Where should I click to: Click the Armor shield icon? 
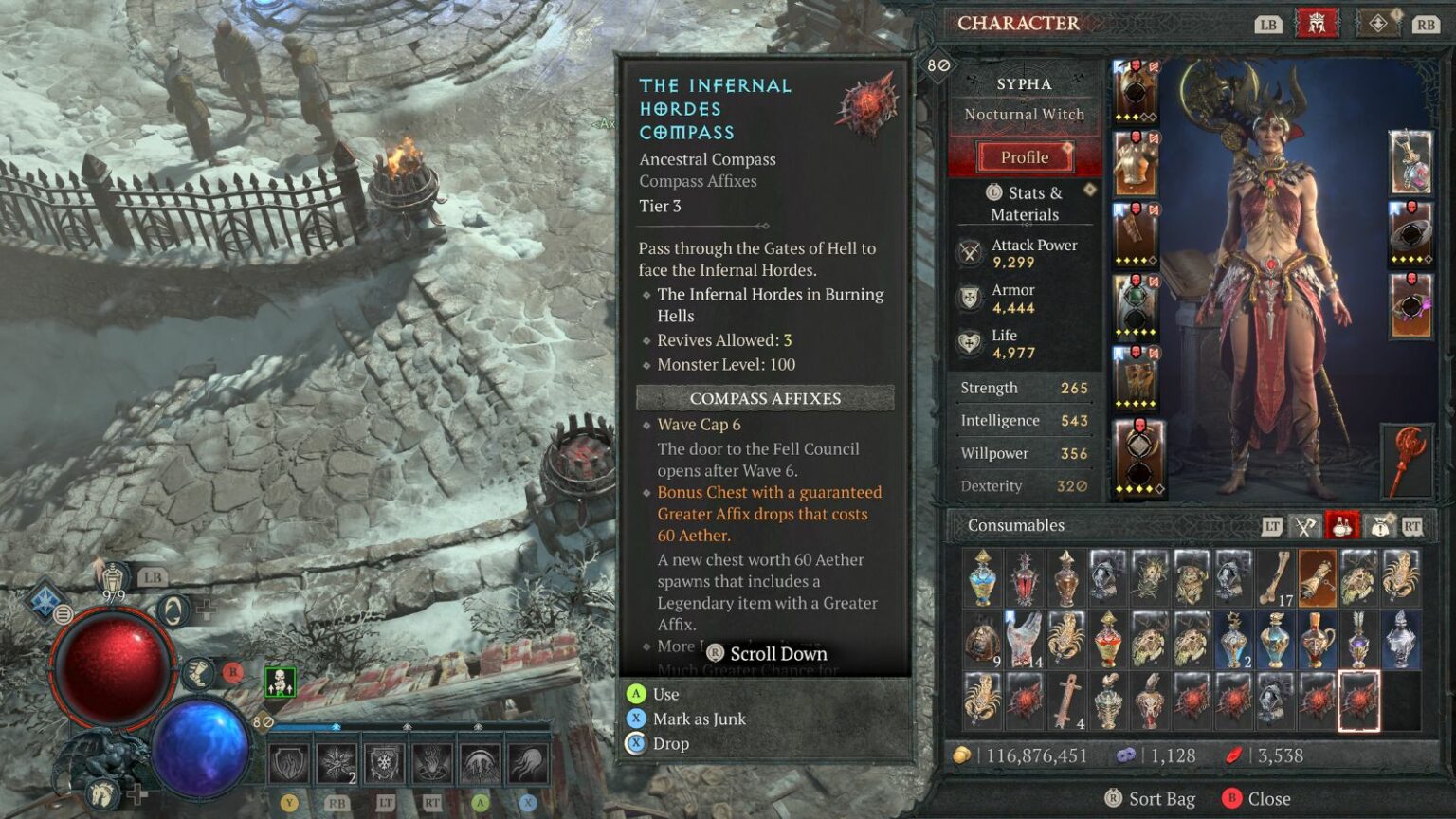coord(969,297)
